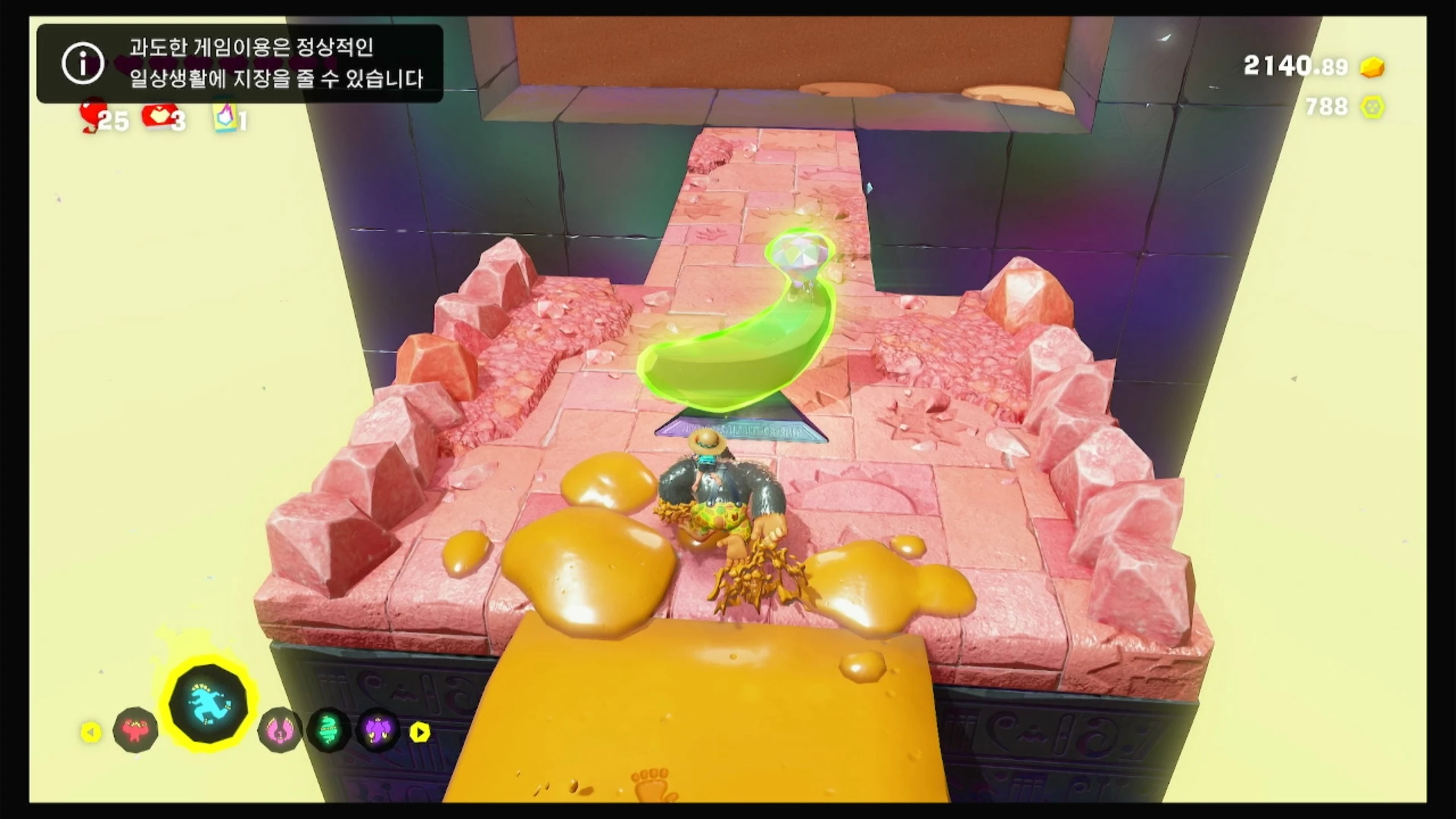This screenshot has width=1456, height=819.
Task: Click the yellow left arrow beside transformations
Action: [x=91, y=732]
